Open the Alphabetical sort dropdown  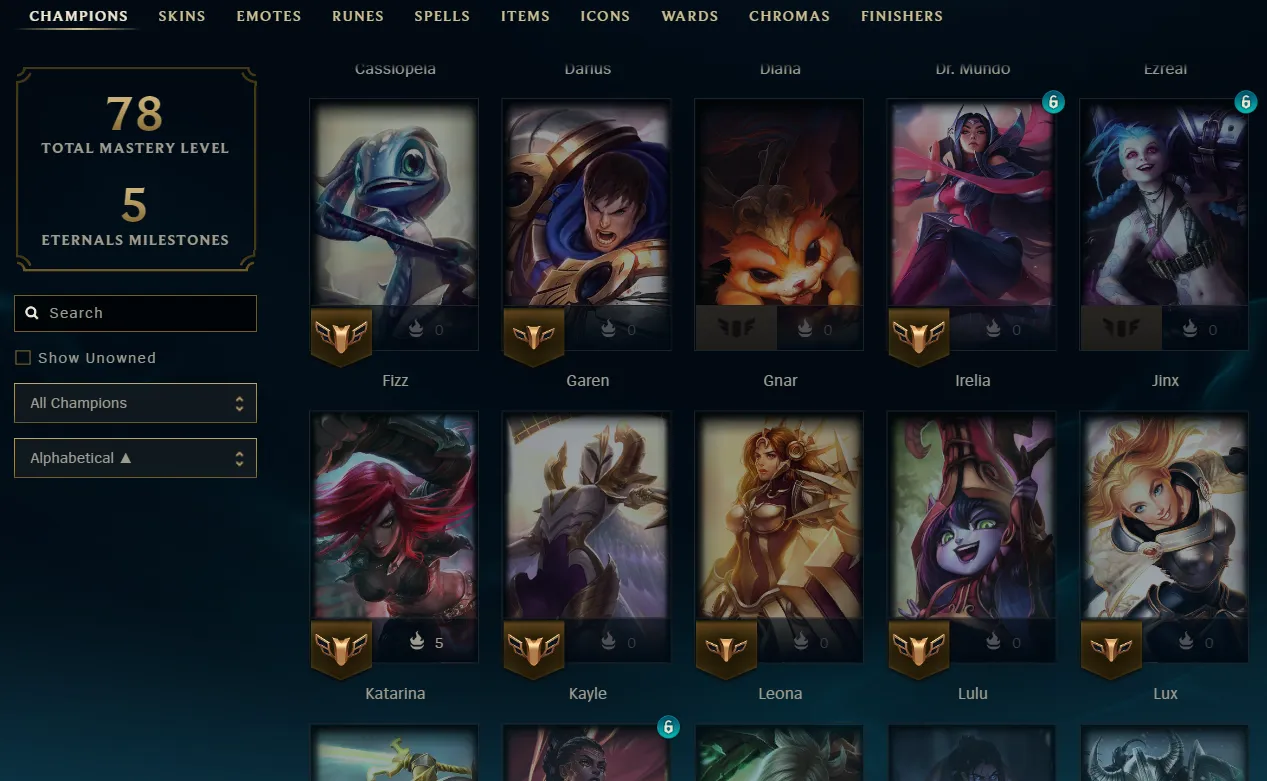tap(136, 458)
